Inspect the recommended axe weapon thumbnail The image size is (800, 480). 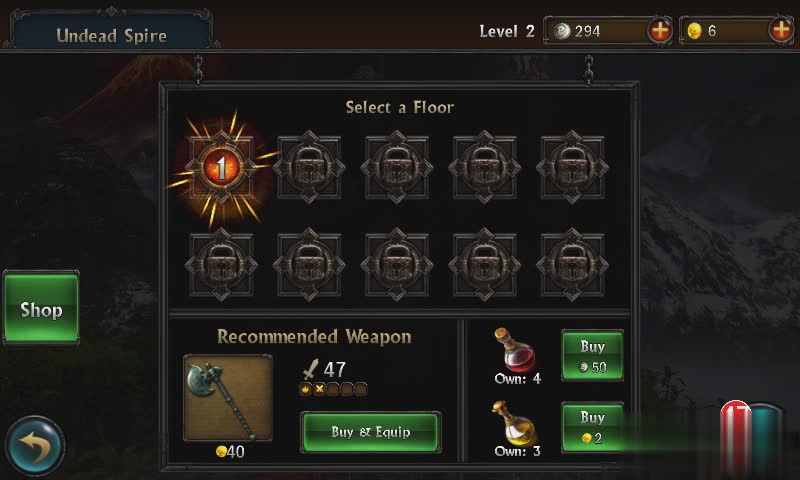pyautogui.click(x=228, y=397)
